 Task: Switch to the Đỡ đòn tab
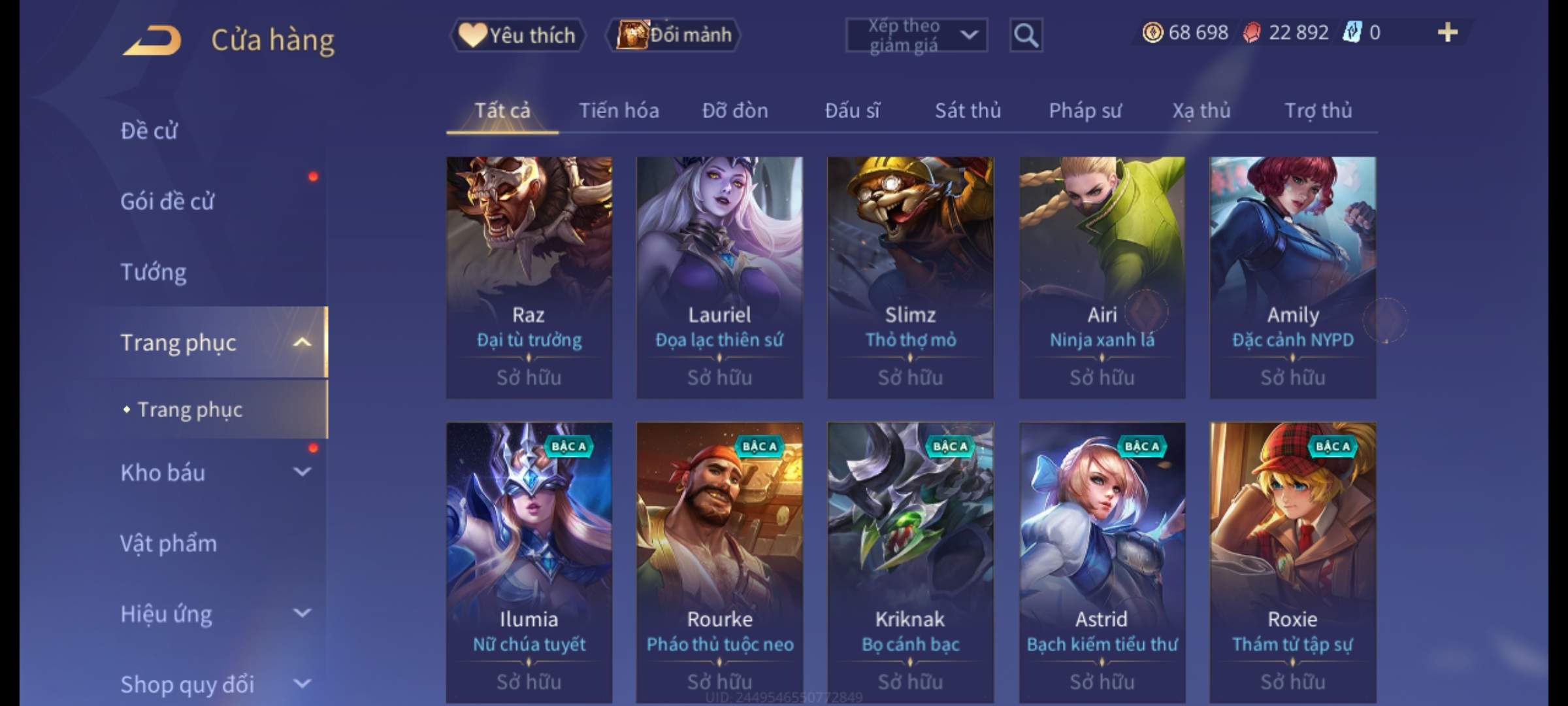(x=735, y=110)
